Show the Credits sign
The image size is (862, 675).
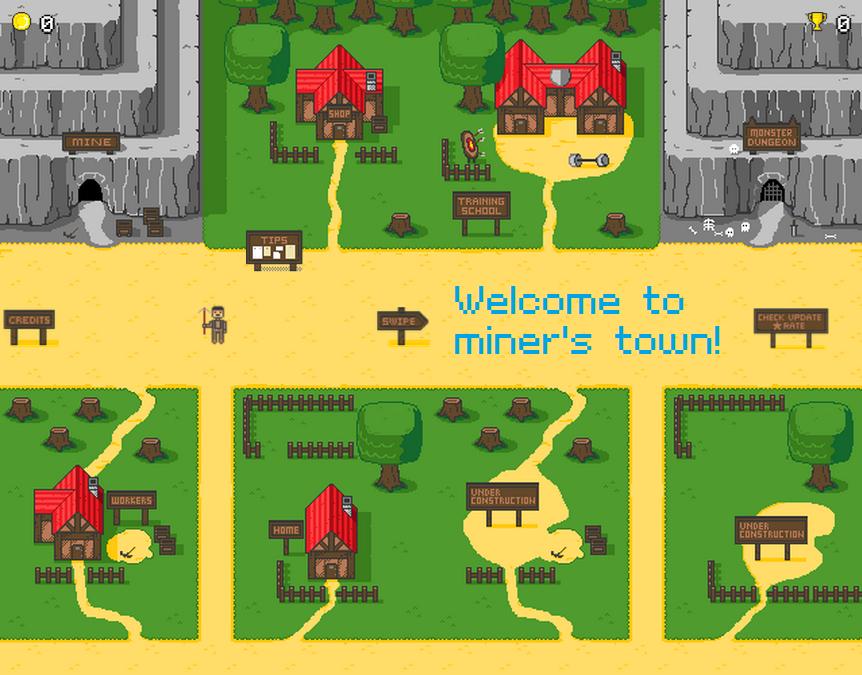[x=29, y=321]
